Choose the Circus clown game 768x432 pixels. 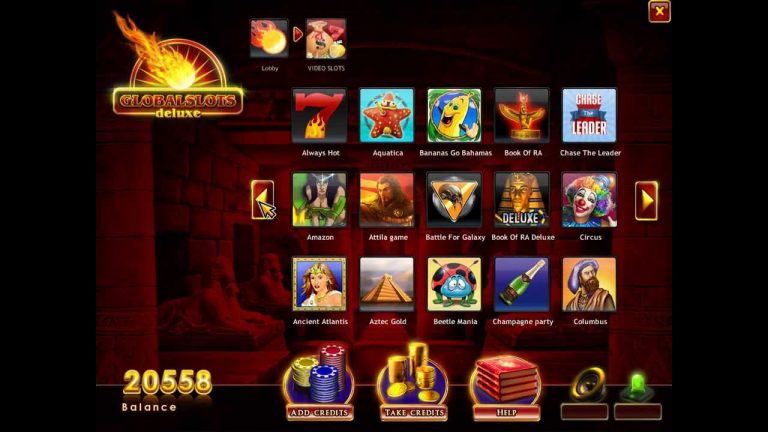click(589, 200)
